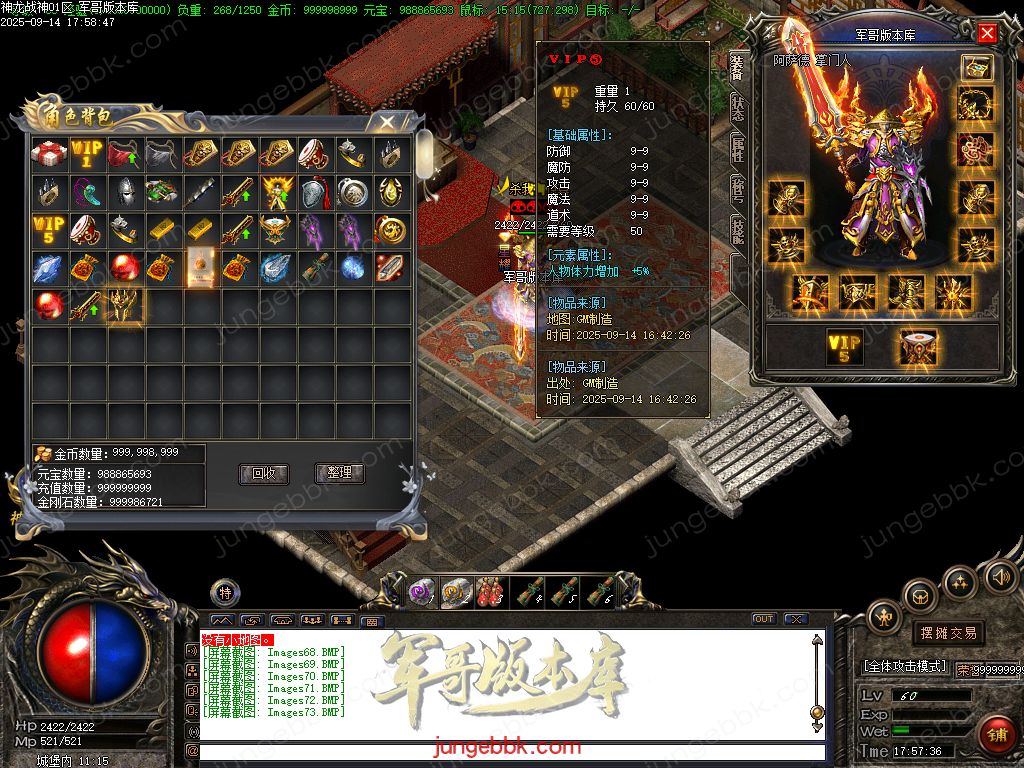Select the VIP 1 item in backpack
1024x768 pixels.
pos(87,154)
